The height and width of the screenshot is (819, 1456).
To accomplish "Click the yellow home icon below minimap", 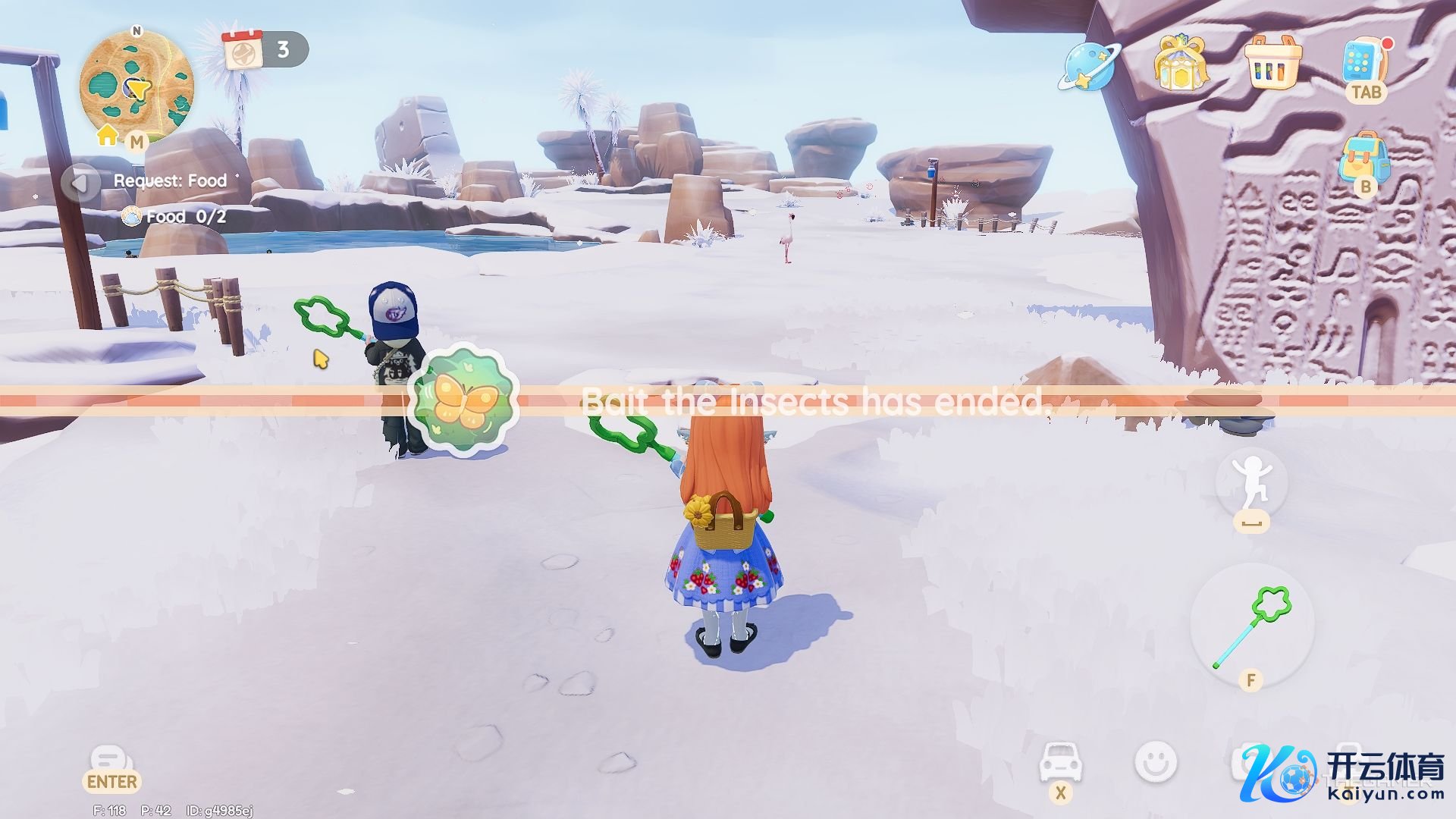I will point(108,135).
